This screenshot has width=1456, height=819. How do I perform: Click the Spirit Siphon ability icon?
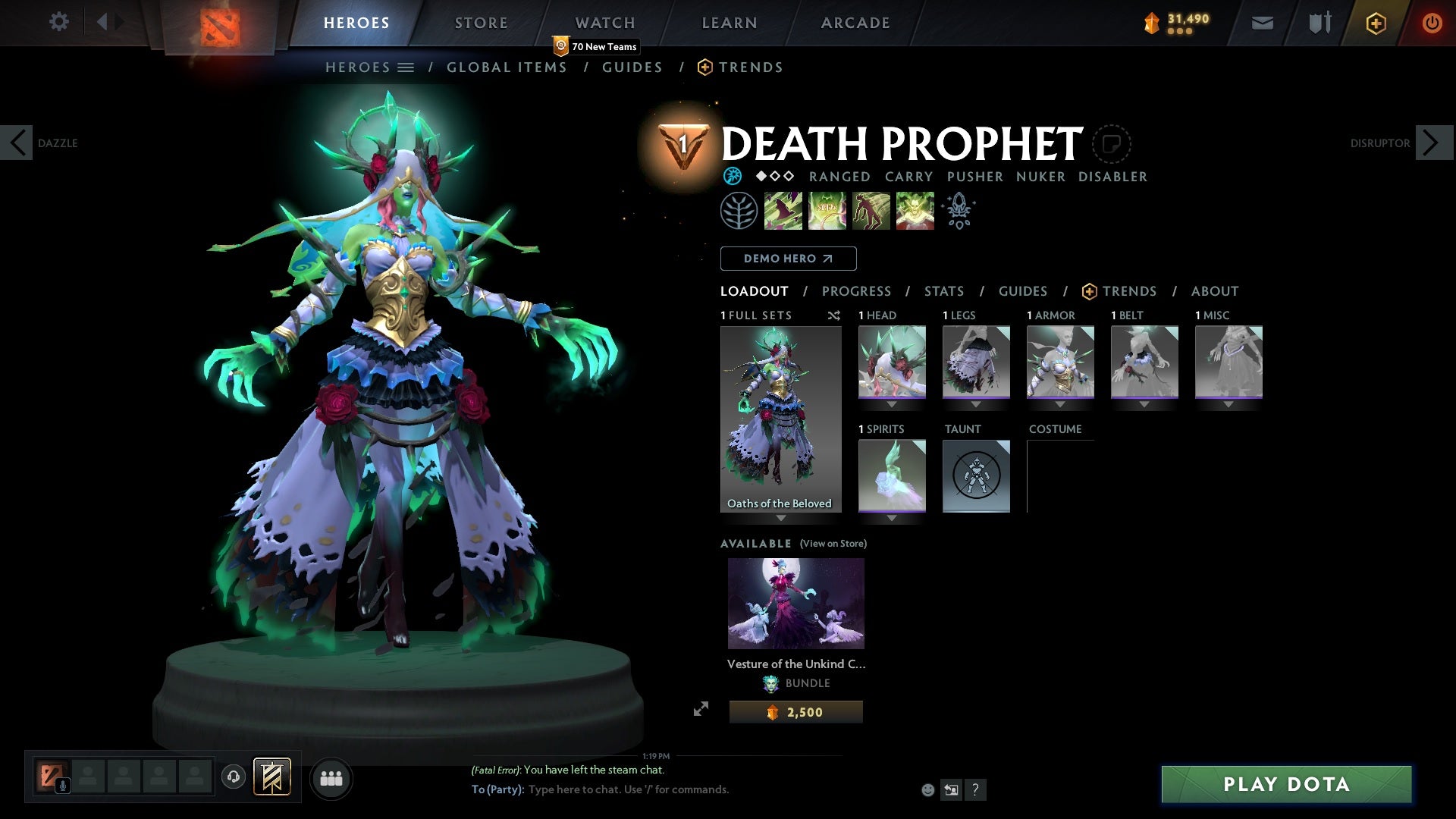coord(871,211)
